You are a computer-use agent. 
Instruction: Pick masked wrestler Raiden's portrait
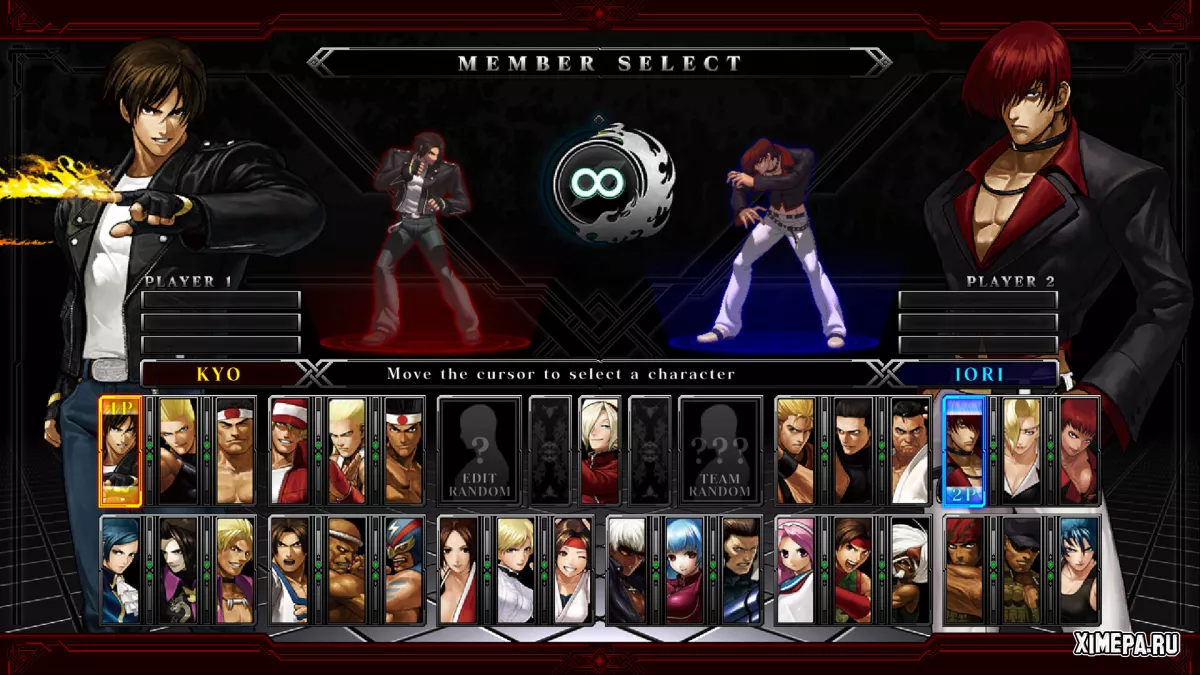pos(405,571)
